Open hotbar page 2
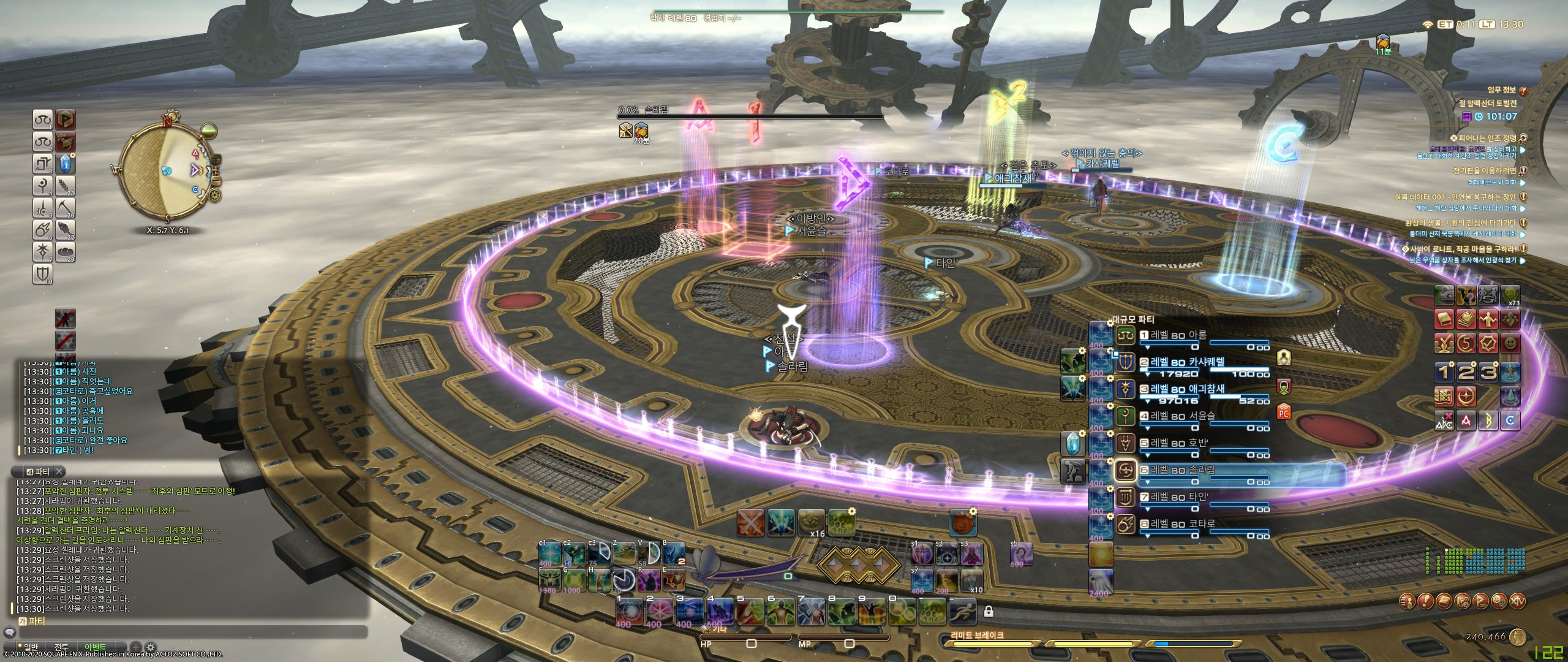 point(1466,373)
